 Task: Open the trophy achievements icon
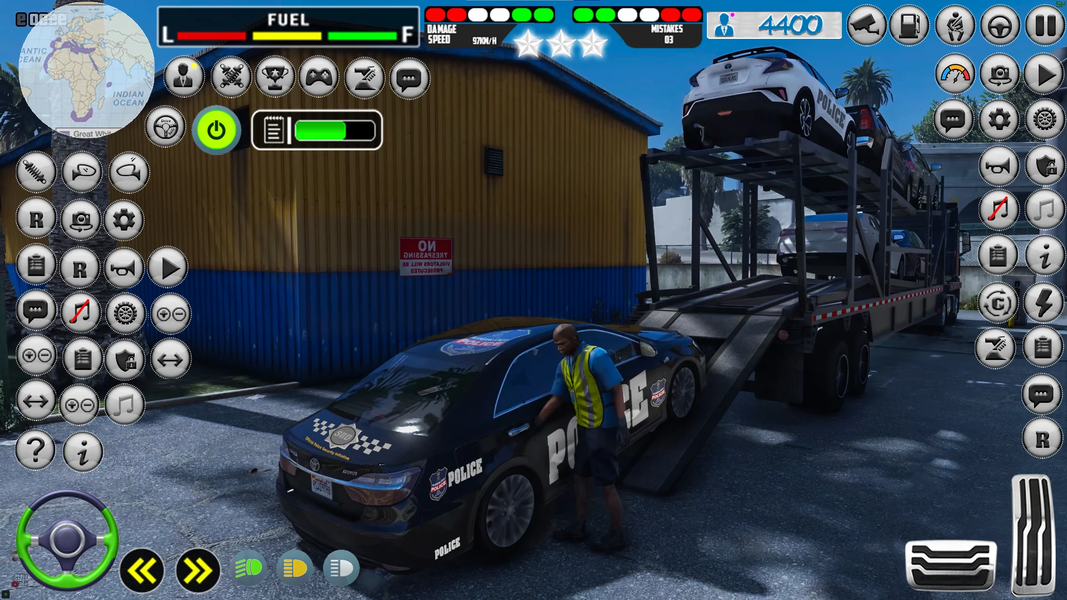275,77
